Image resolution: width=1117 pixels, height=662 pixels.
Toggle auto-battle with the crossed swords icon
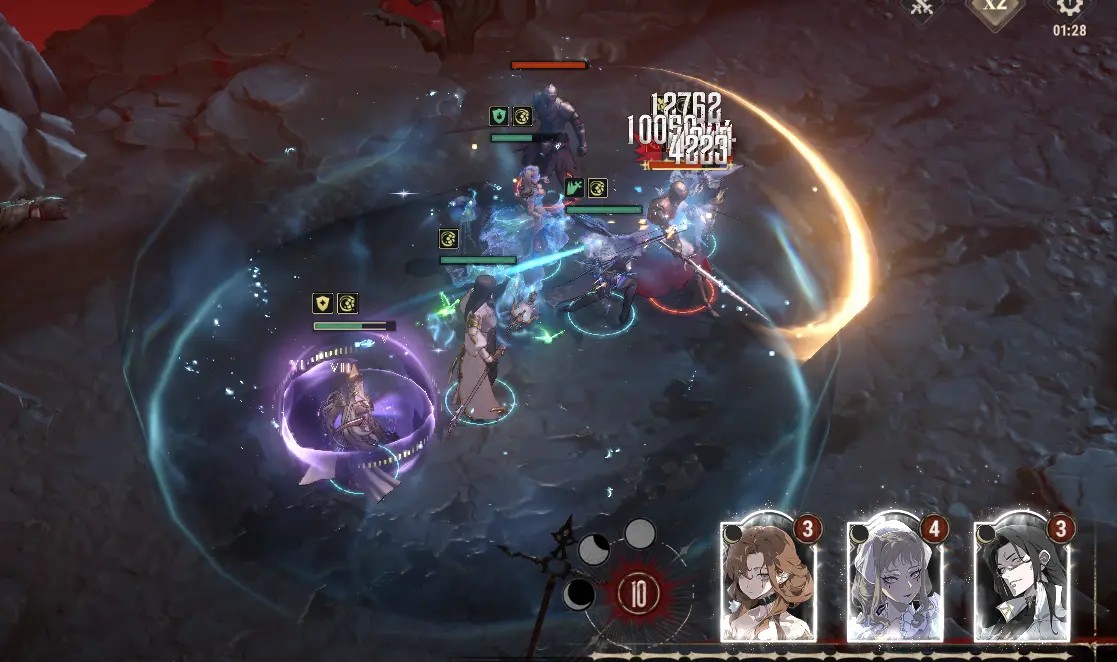coord(921,8)
